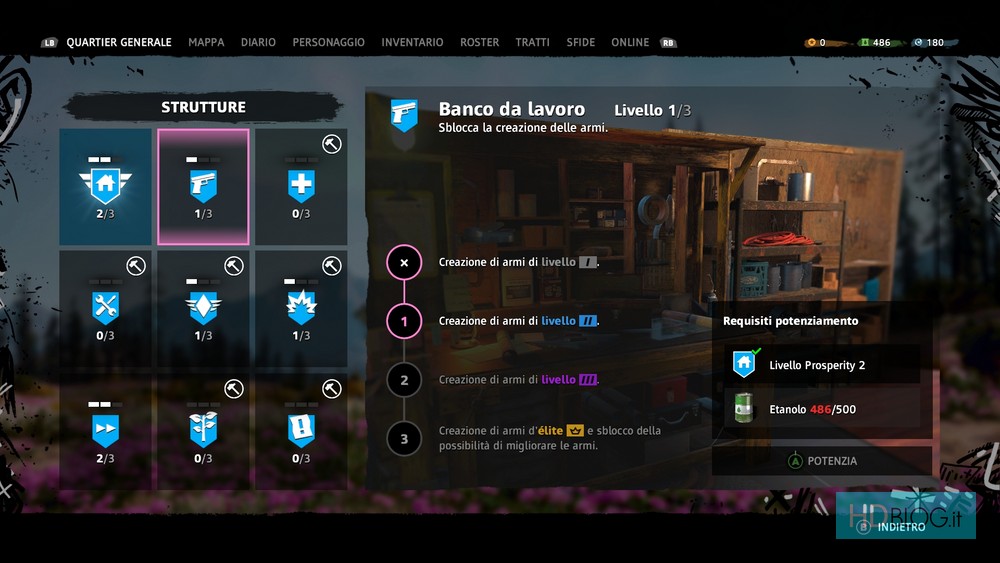Viewport: 1000px width, 563px height.
Task: Click the Potenzia upgrade button
Action: click(822, 461)
